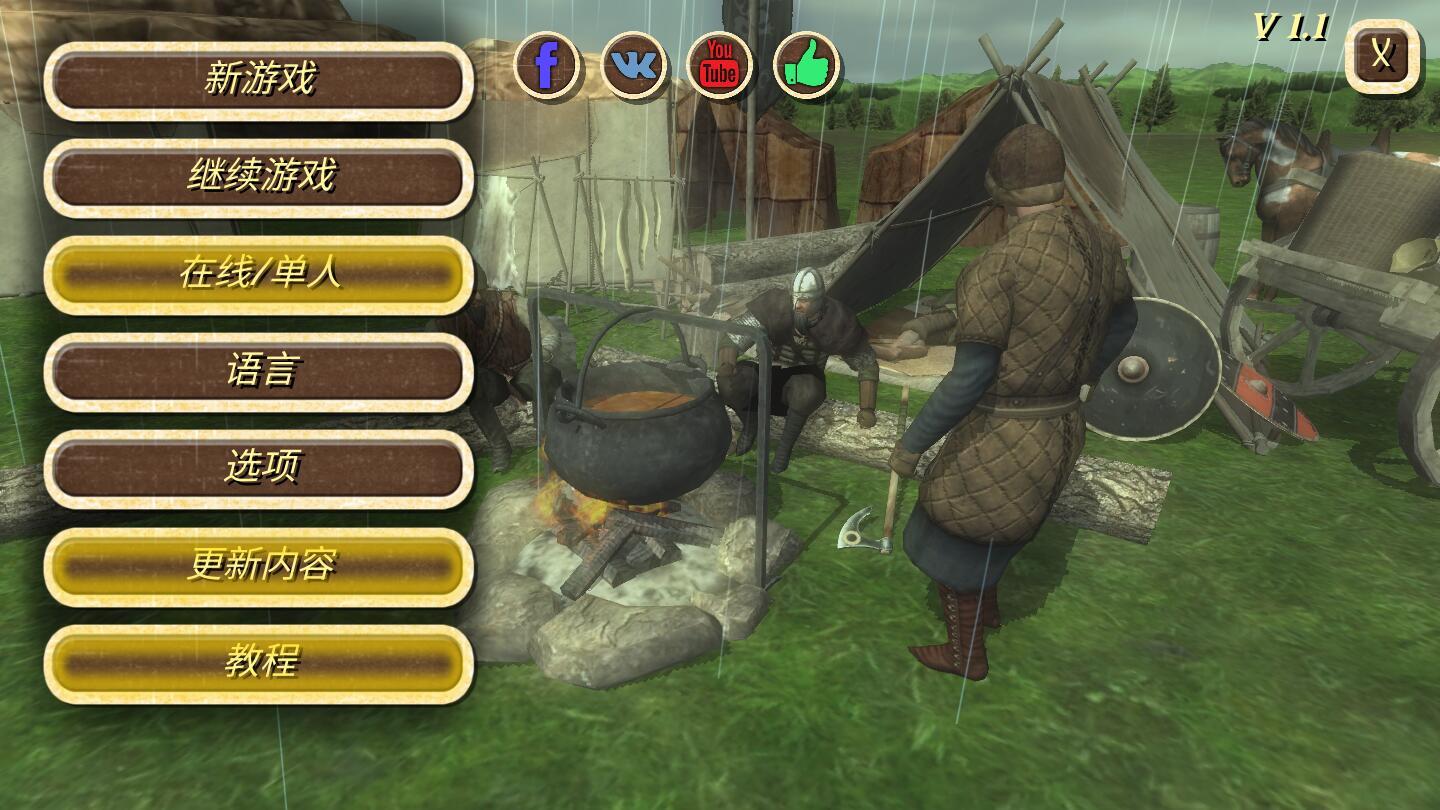Click the Facebook icon

point(547,66)
